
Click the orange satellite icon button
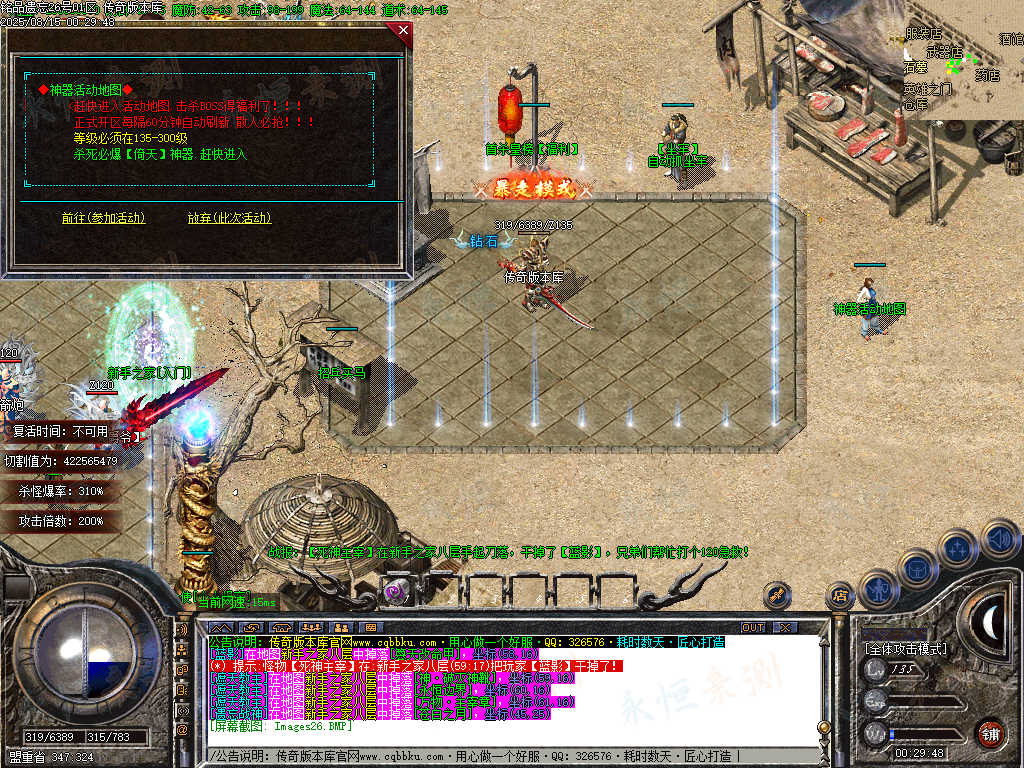[x=777, y=595]
